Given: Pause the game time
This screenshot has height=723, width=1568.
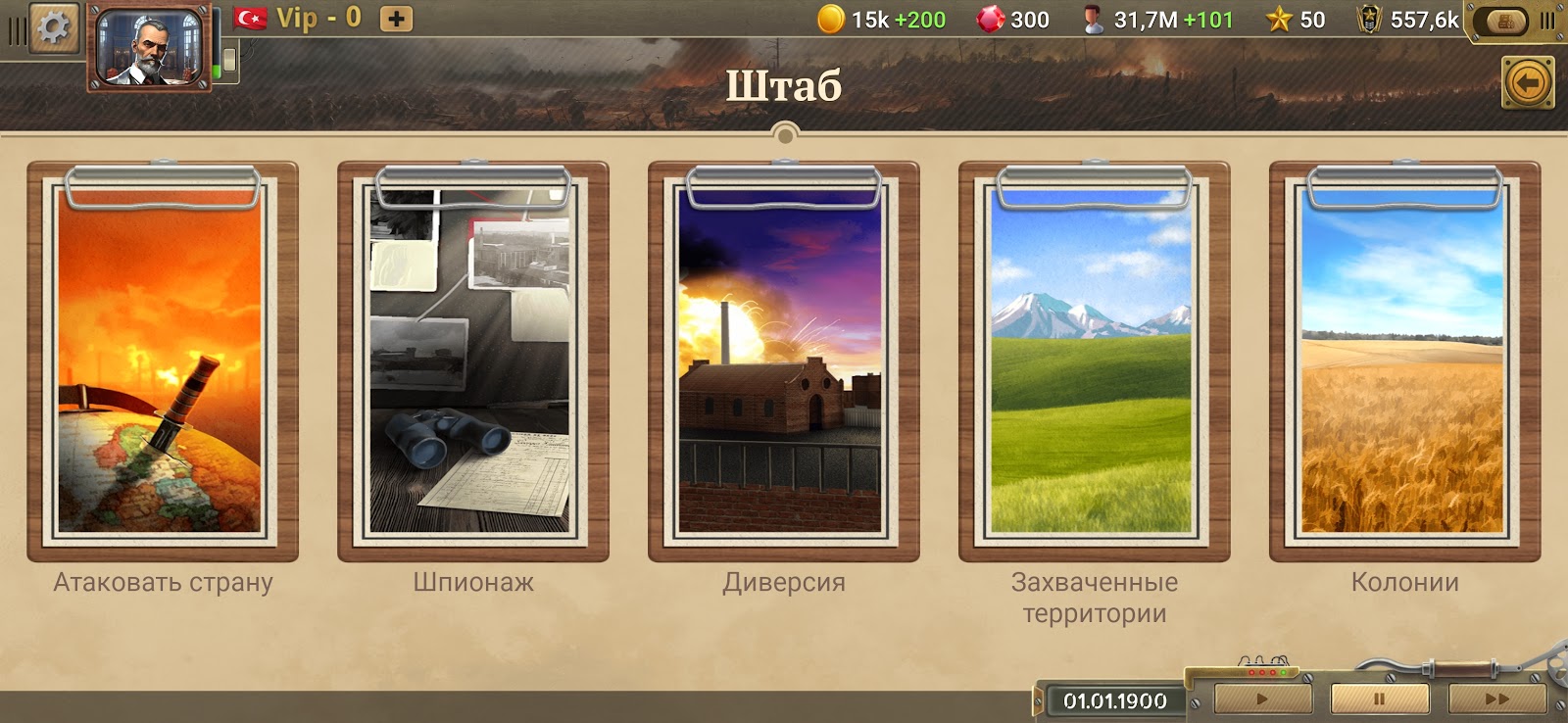Looking at the screenshot, I should 1379,699.
